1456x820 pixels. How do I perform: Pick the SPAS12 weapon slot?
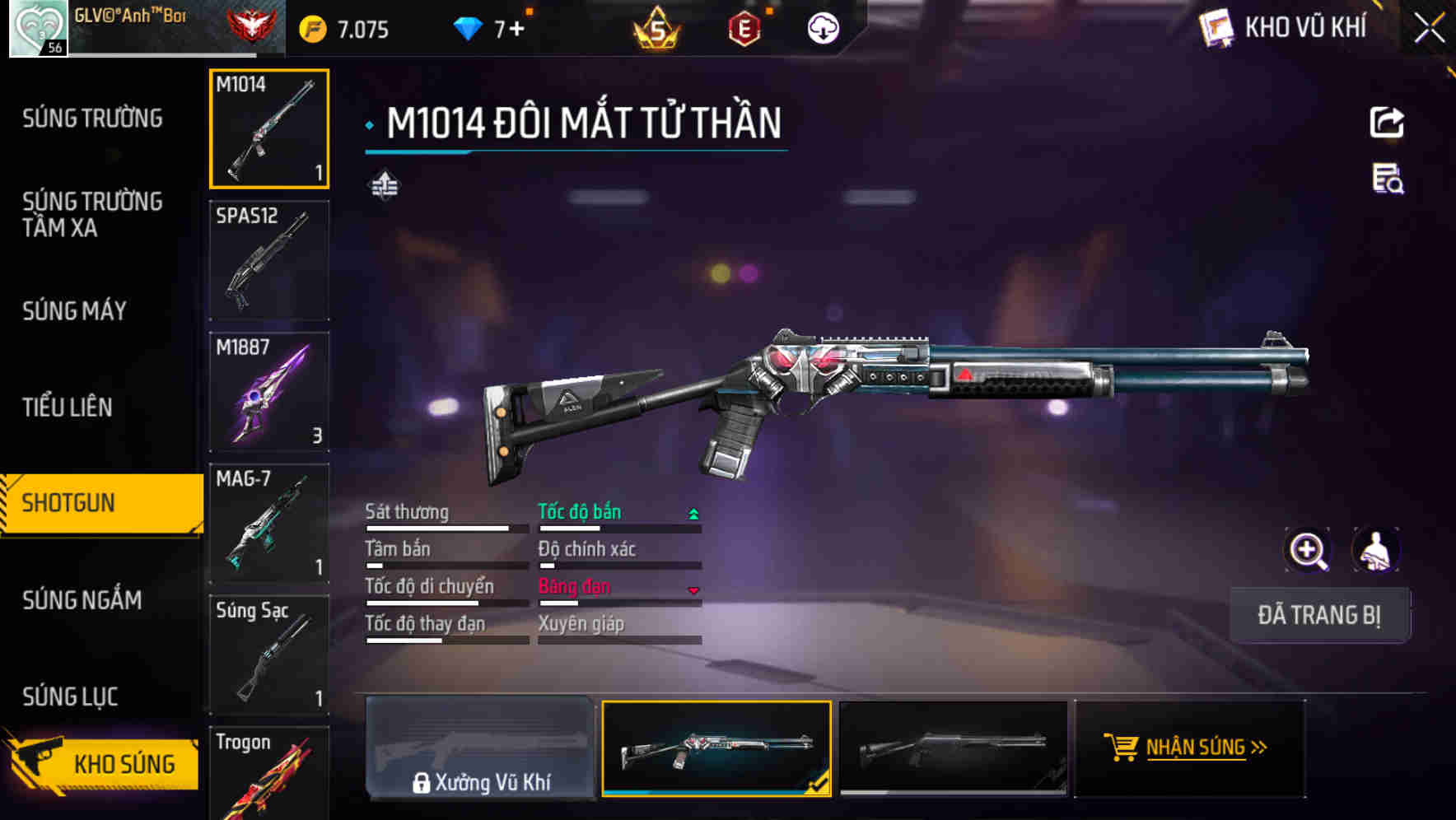pos(269,260)
